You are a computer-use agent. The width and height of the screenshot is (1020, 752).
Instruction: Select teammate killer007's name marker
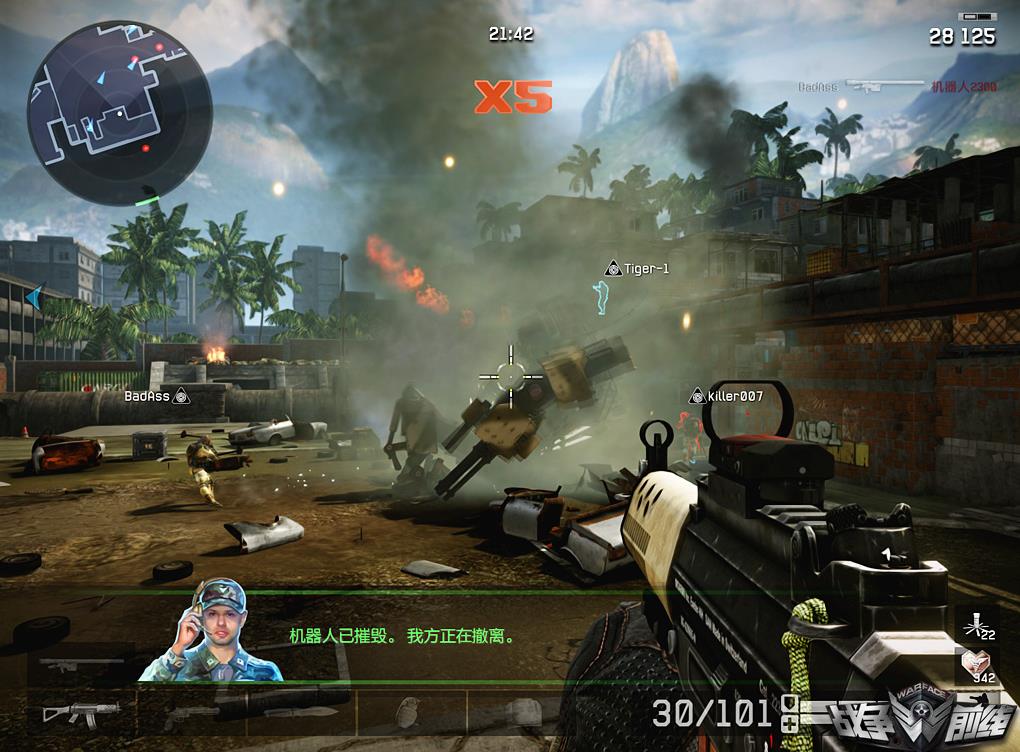point(727,397)
